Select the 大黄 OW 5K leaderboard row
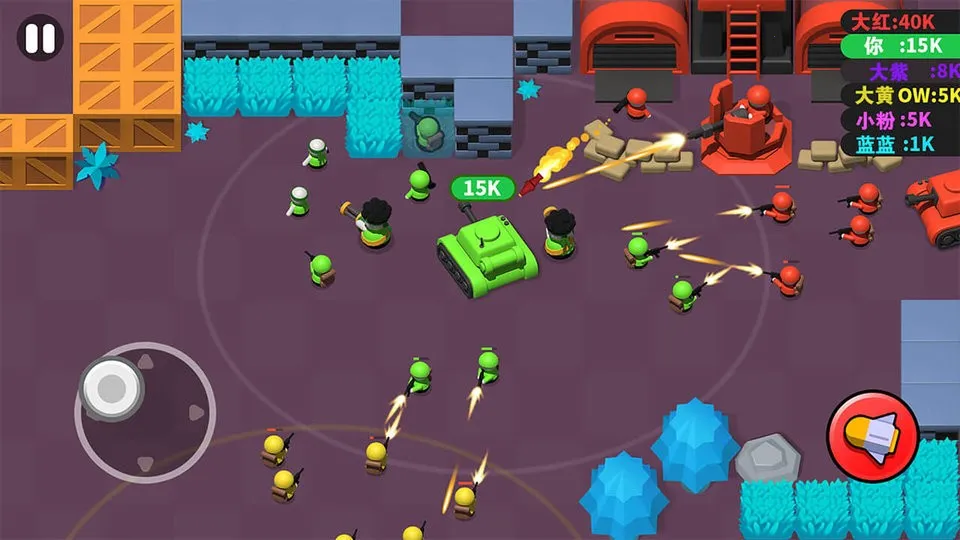Image resolution: width=960 pixels, height=540 pixels. 900,95
